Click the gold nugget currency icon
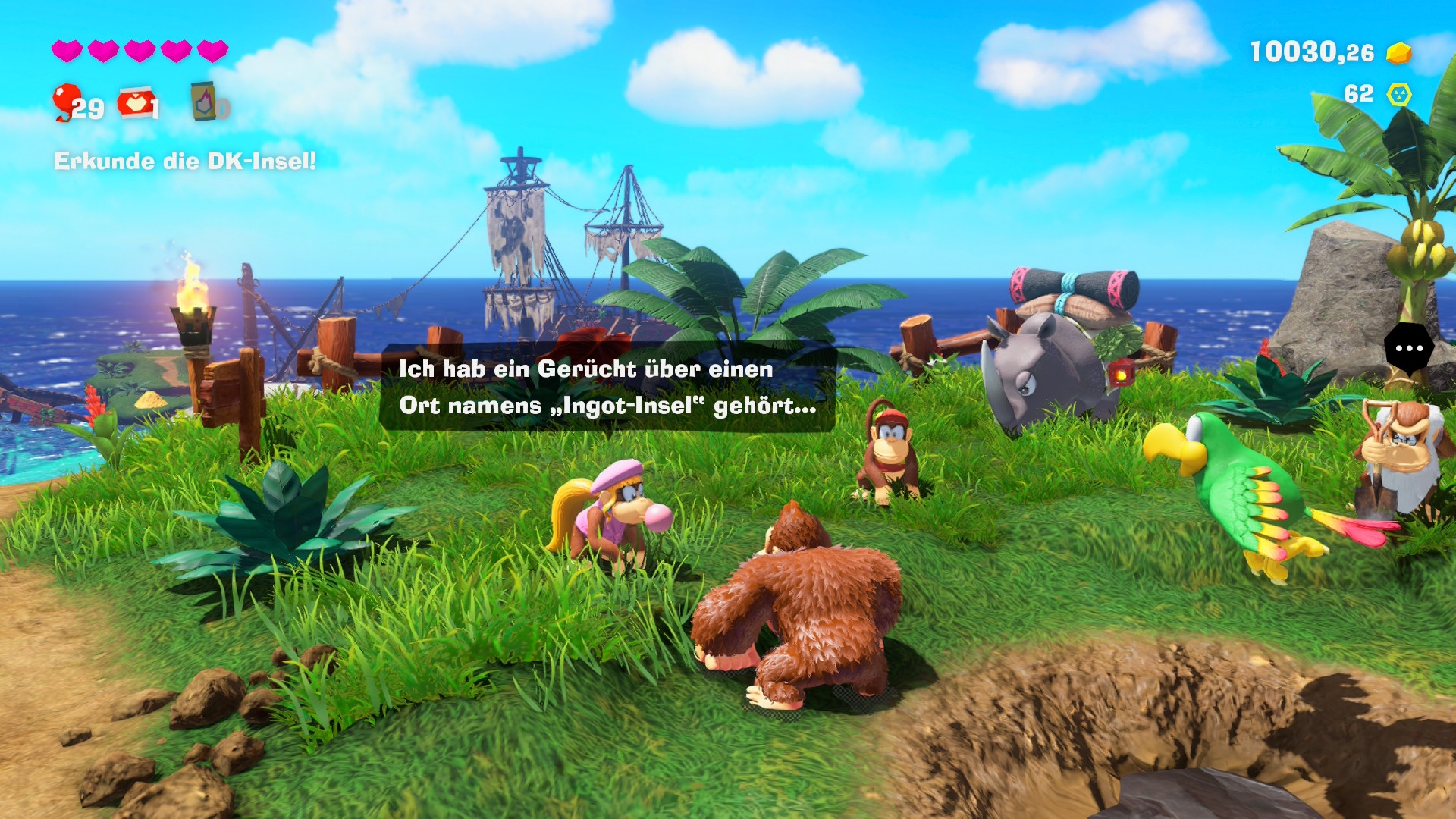The height and width of the screenshot is (819, 1456). pyautogui.click(x=1398, y=53)
